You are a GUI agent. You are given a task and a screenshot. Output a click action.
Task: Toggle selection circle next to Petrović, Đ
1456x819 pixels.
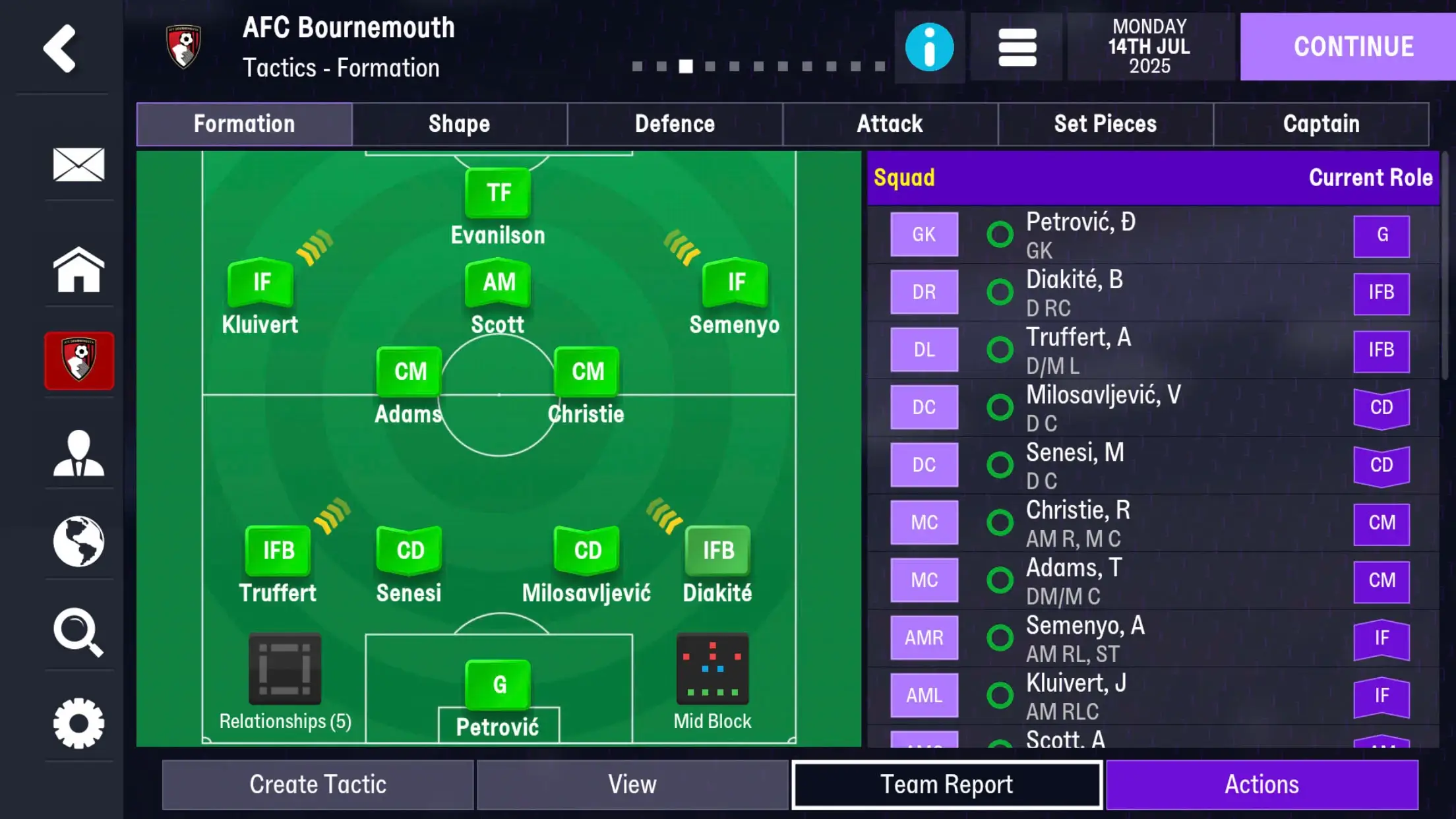point(1000,233)
